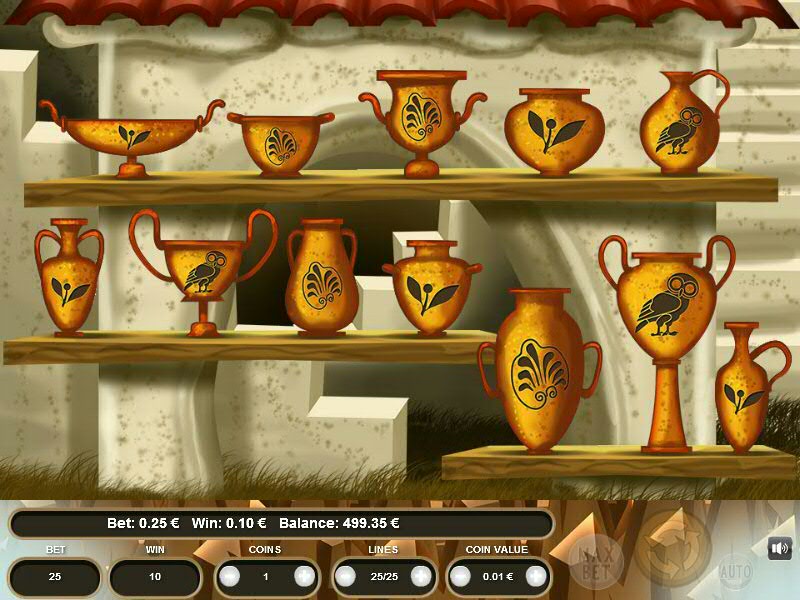Pick the wide shallow dish with leaf sprig
The image size is (800, 600).
coord(128,133)
